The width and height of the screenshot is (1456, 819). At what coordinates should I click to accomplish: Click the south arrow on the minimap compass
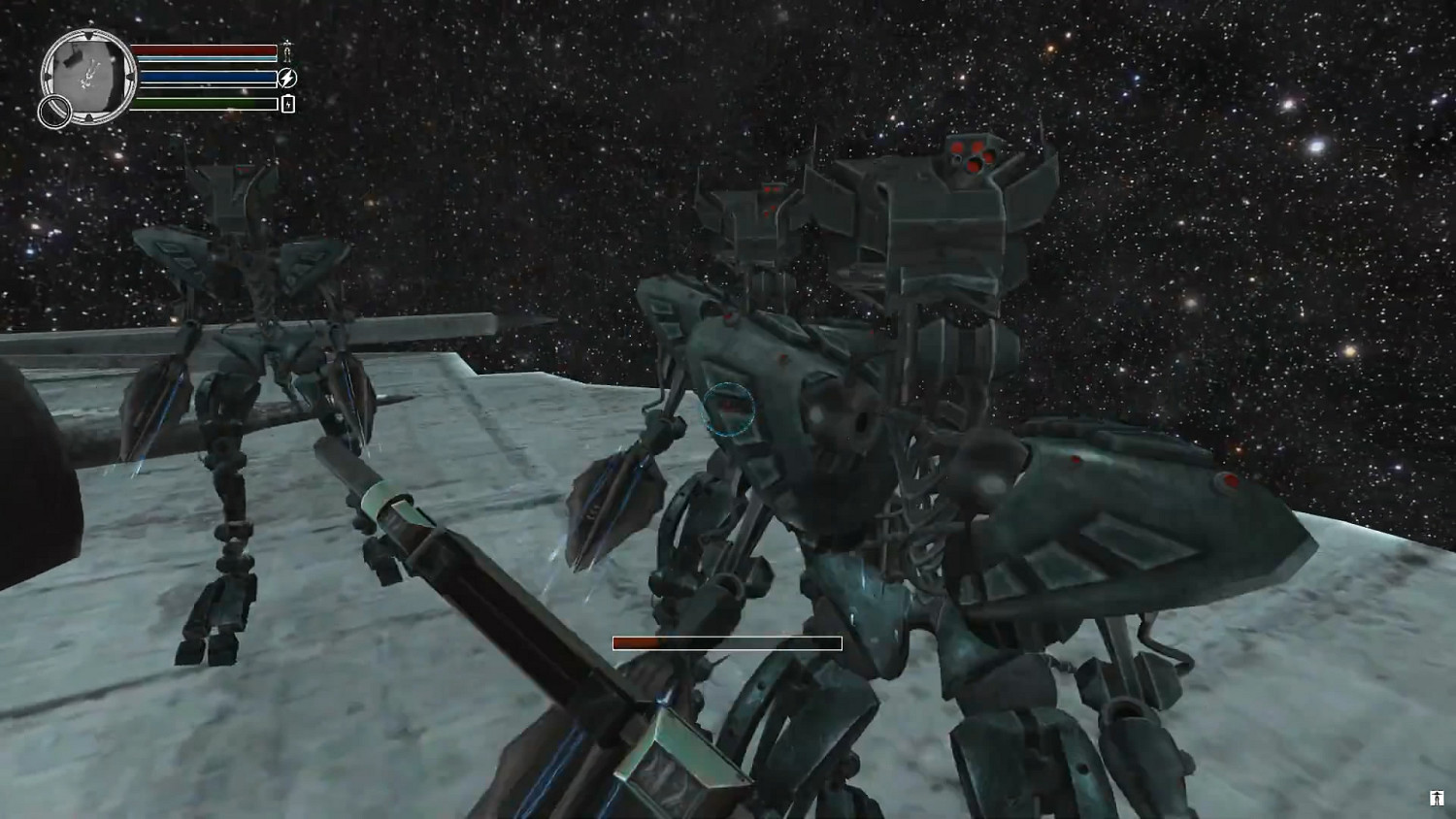pos(89,116)
